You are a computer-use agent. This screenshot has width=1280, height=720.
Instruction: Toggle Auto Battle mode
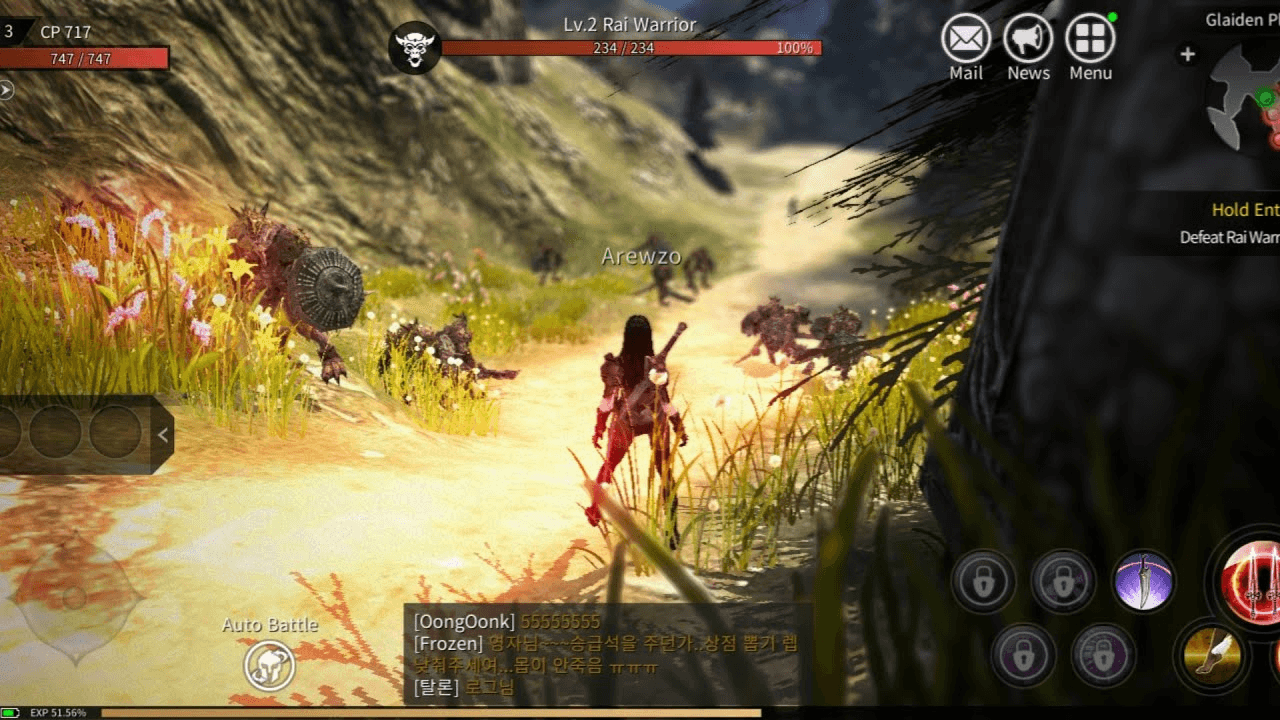(270, 665)
